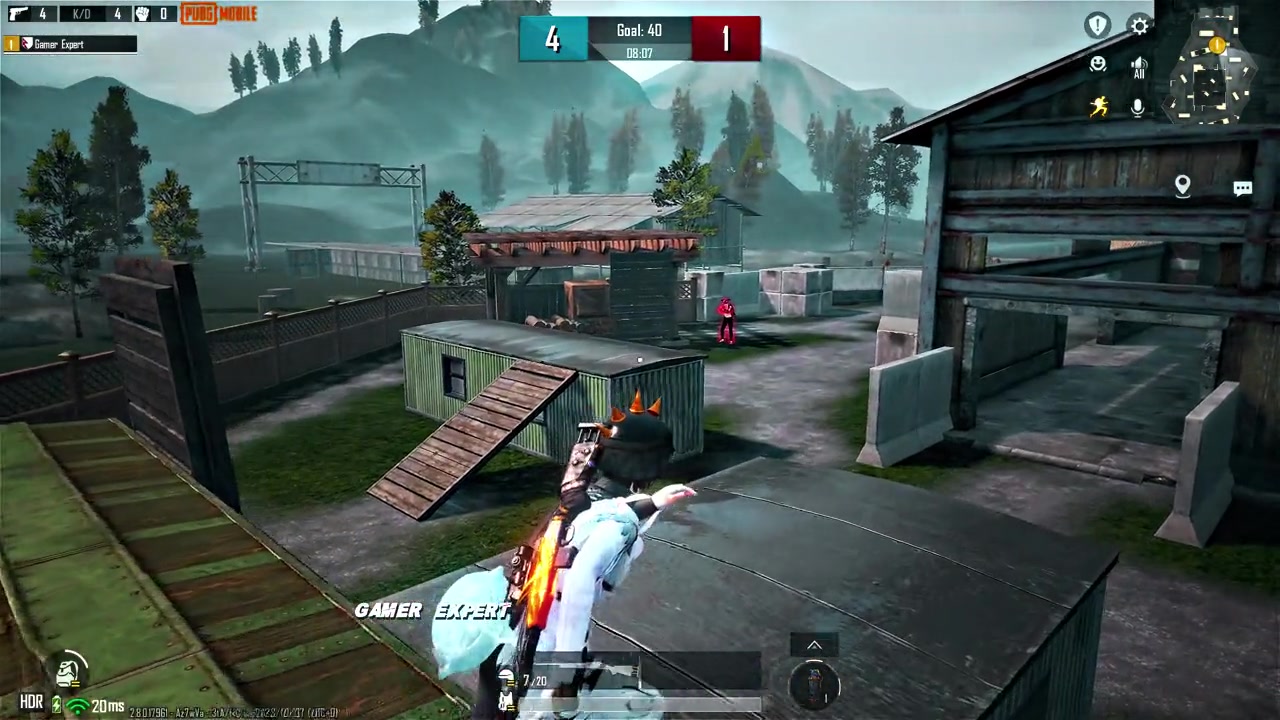Place a map marker with the pin icon
The height and width of the screenshot is (720, 1280).
(x=1182, y=186)
